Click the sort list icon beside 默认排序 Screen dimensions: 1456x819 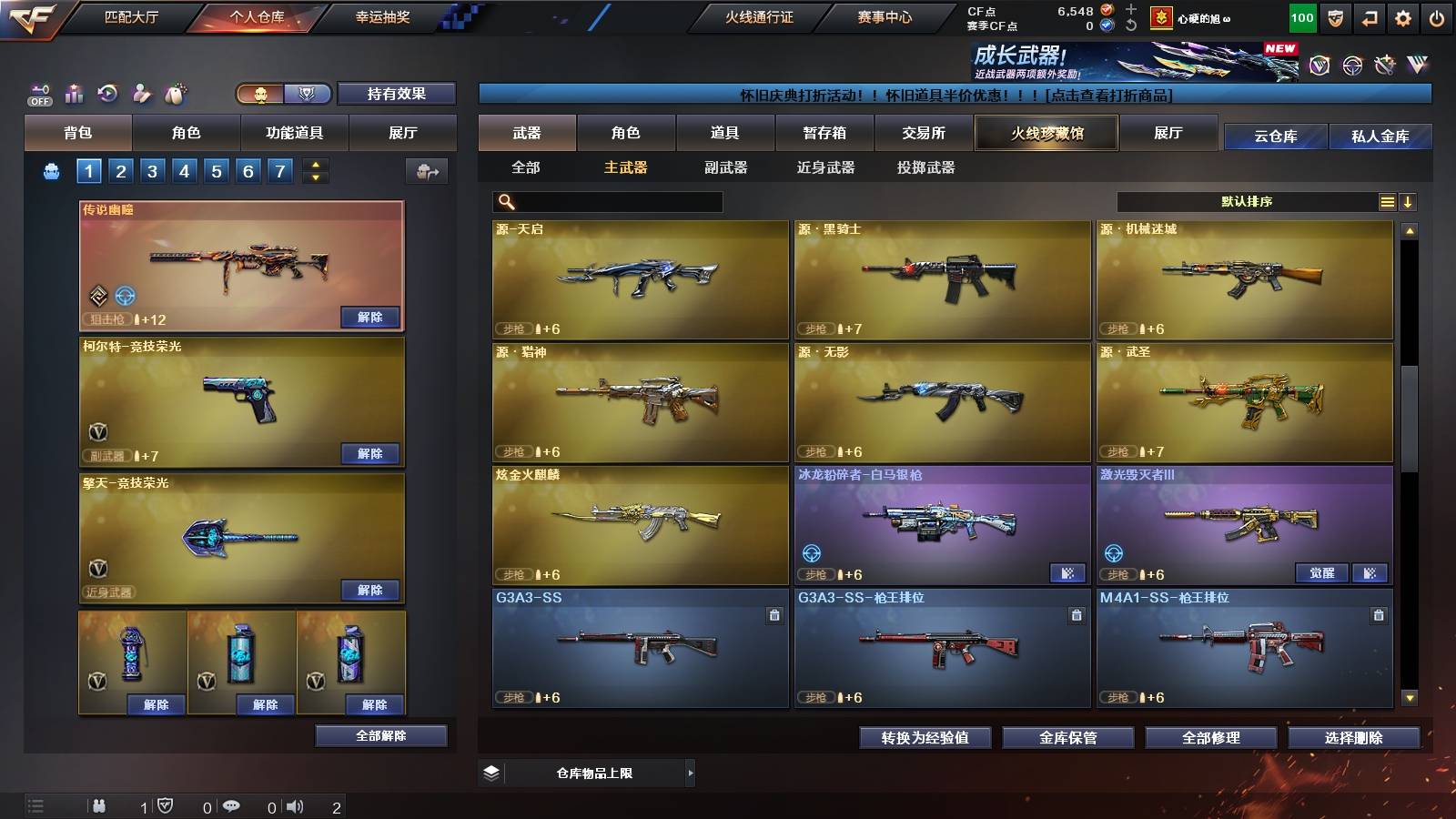coord(1387,201)
